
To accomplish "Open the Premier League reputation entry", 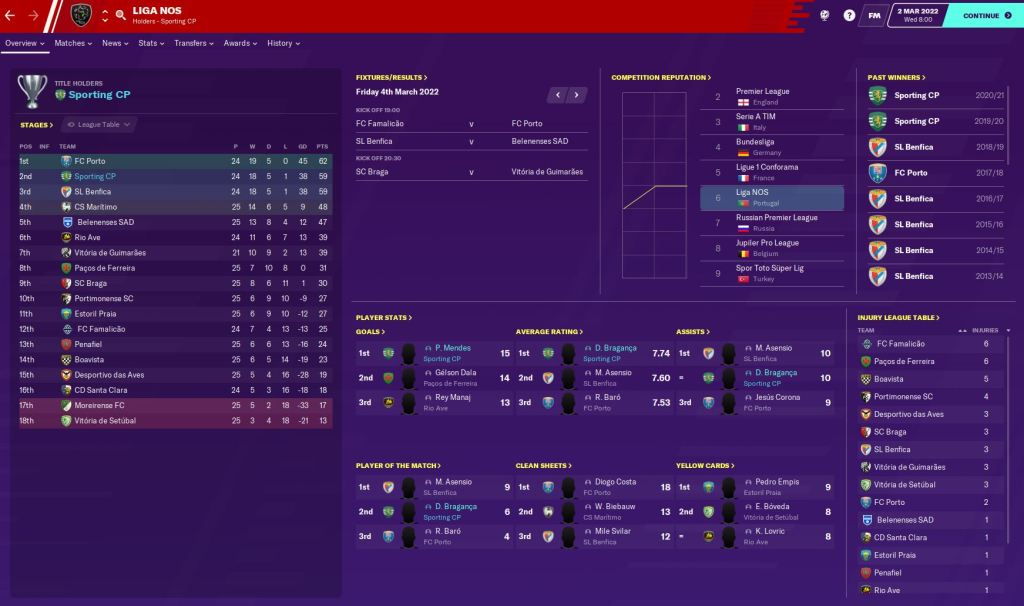I will [x=763, y=91].
